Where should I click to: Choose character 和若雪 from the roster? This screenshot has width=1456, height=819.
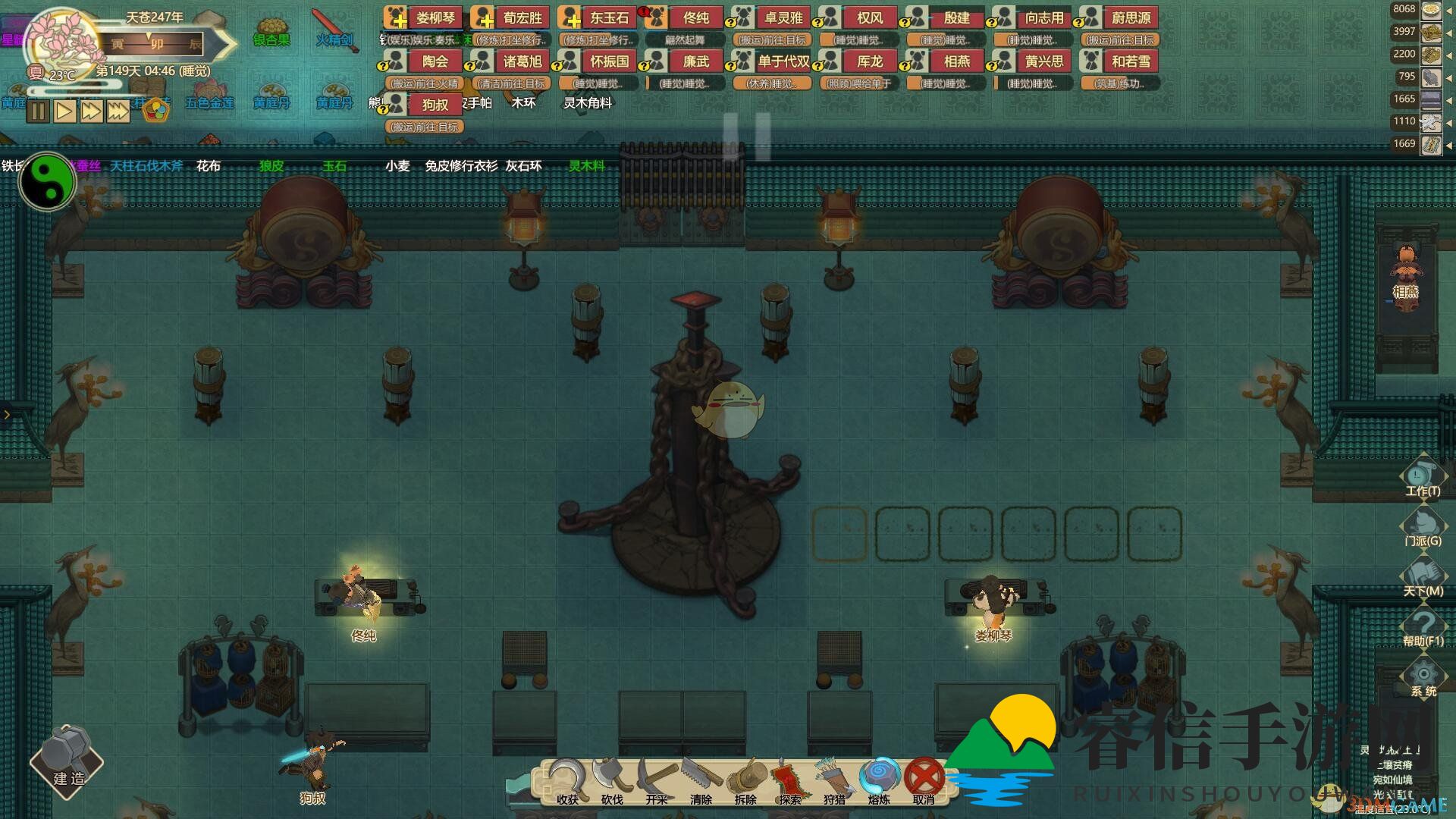coord(1130,61)
